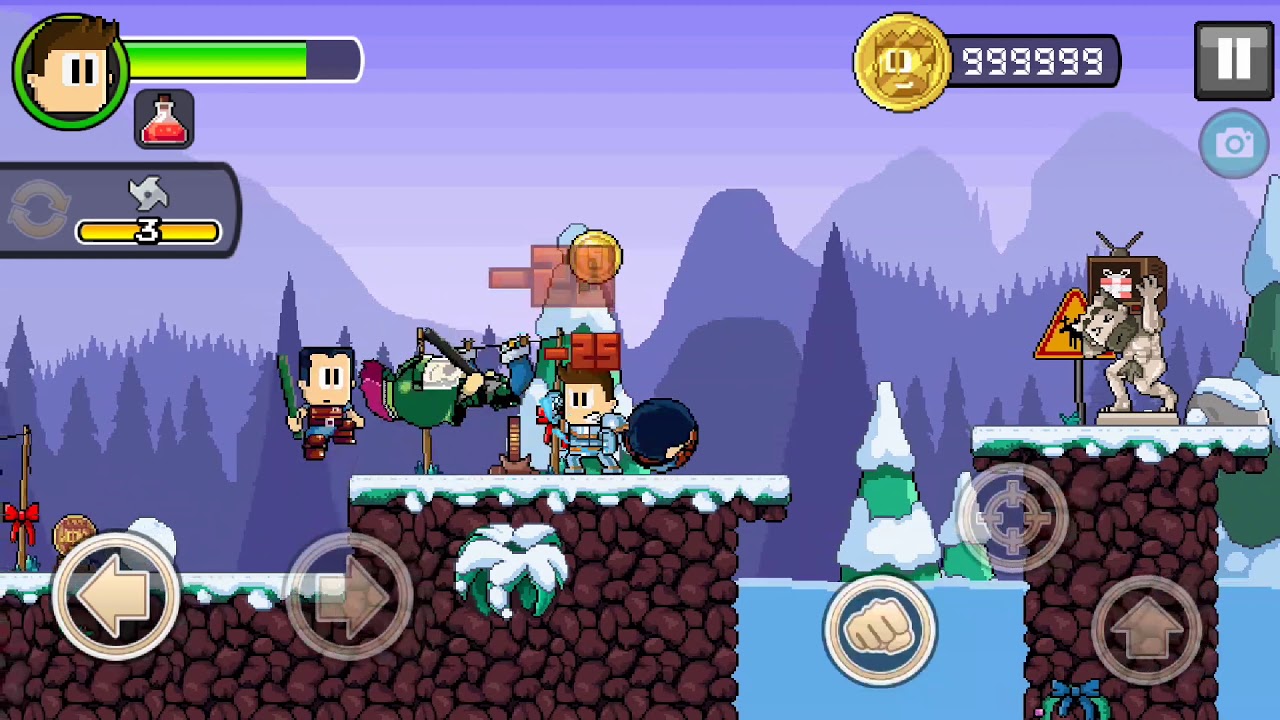
Task: Move right with the right arrow button
Action: (x=349, y=598)
